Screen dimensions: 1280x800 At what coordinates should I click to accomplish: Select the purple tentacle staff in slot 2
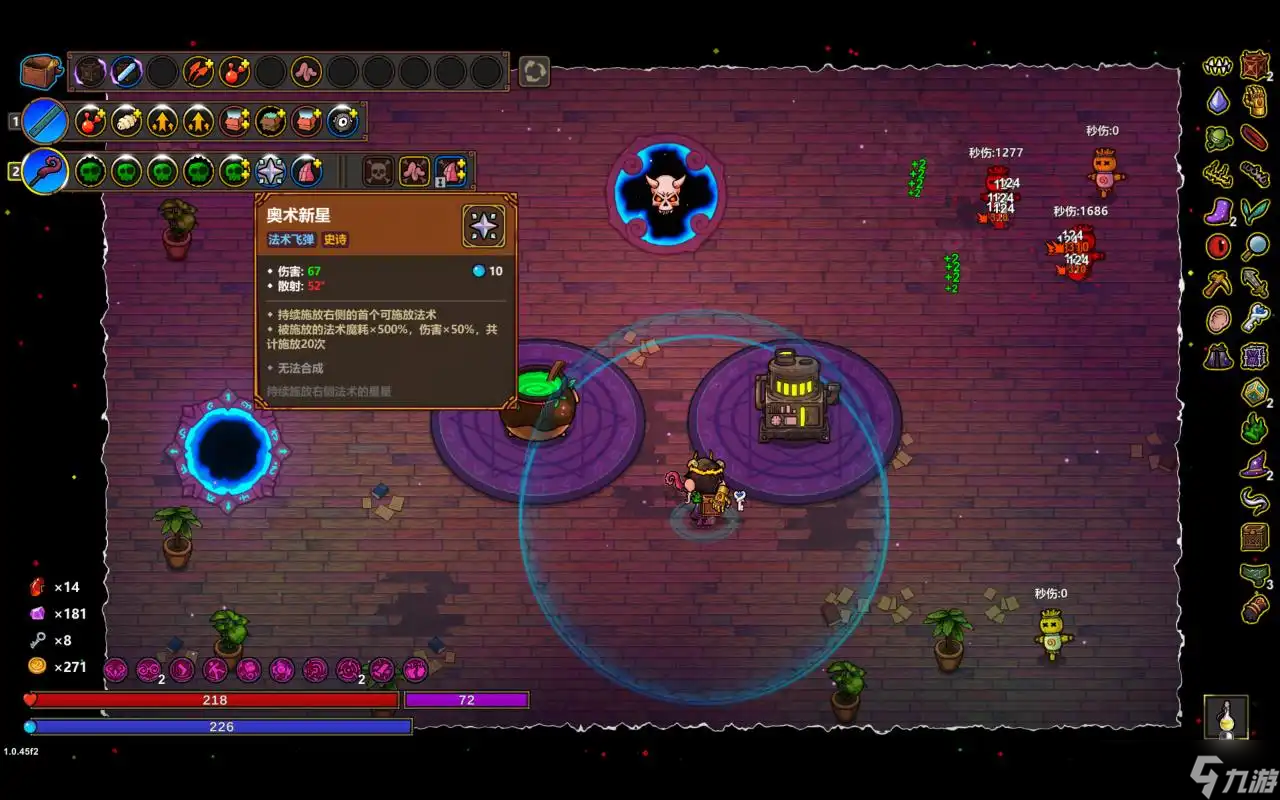[x=45, y=171]
